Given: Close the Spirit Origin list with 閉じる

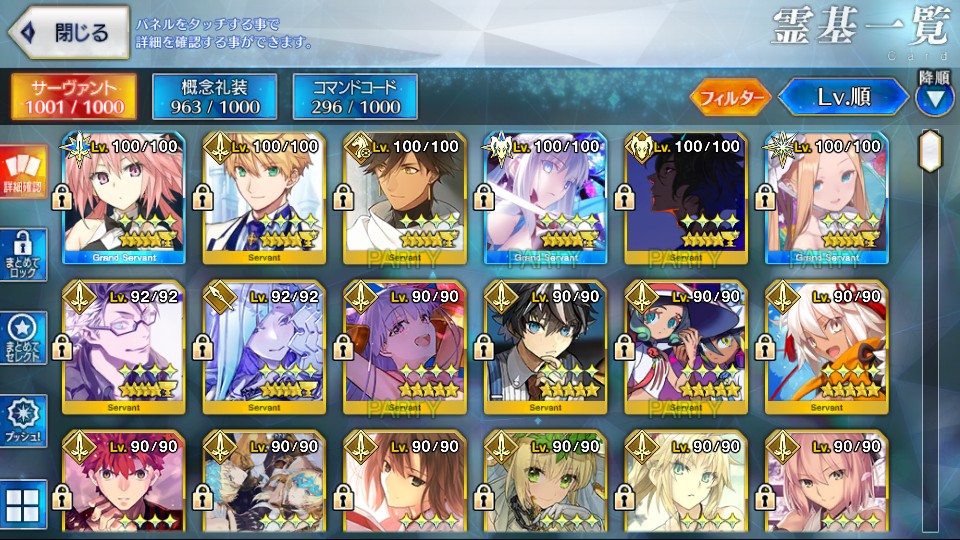Looking at the screenshot, I should 67,32.
